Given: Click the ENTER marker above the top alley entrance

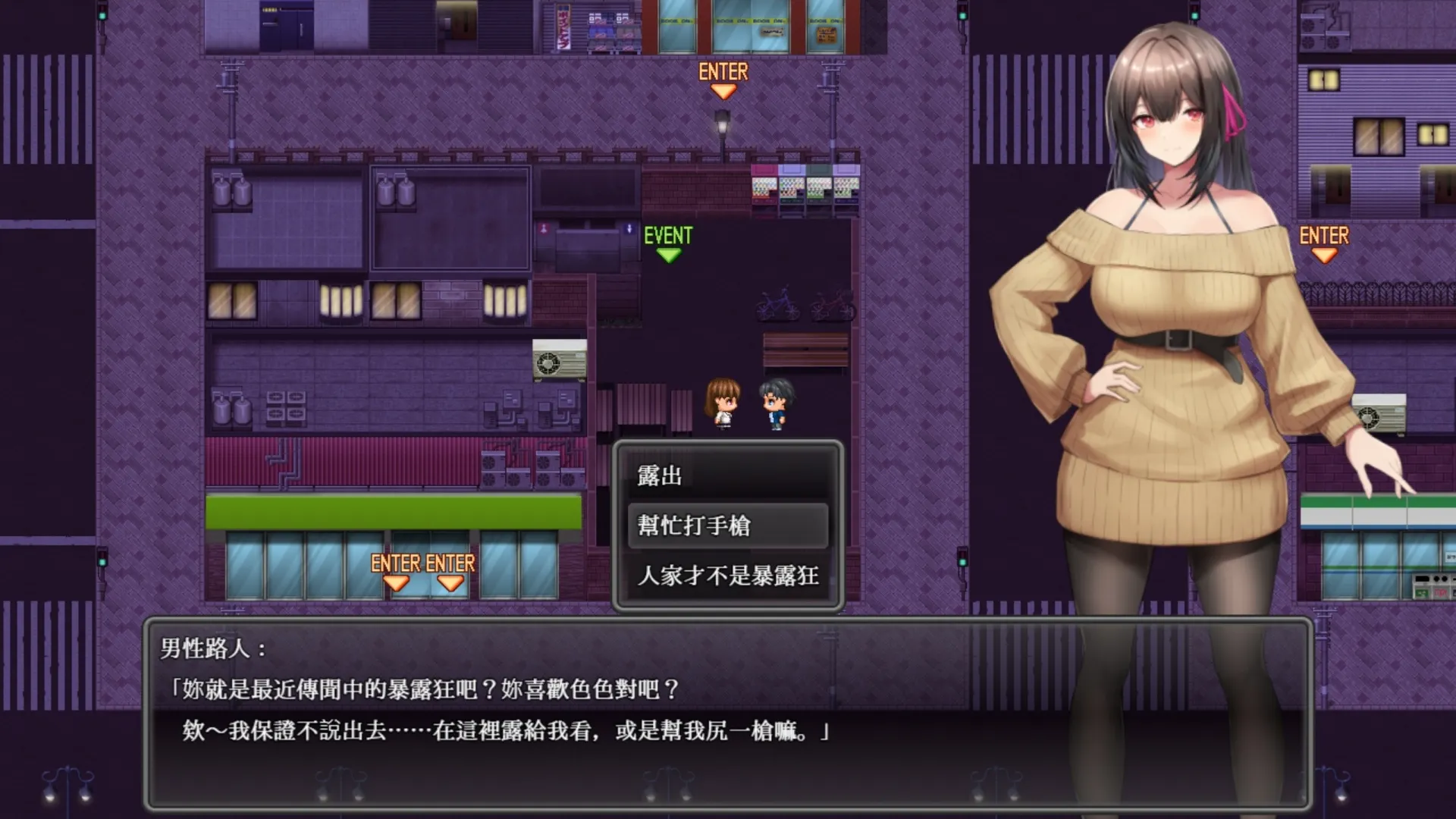Looking at the screenshot, I should [x=724, y=72].
